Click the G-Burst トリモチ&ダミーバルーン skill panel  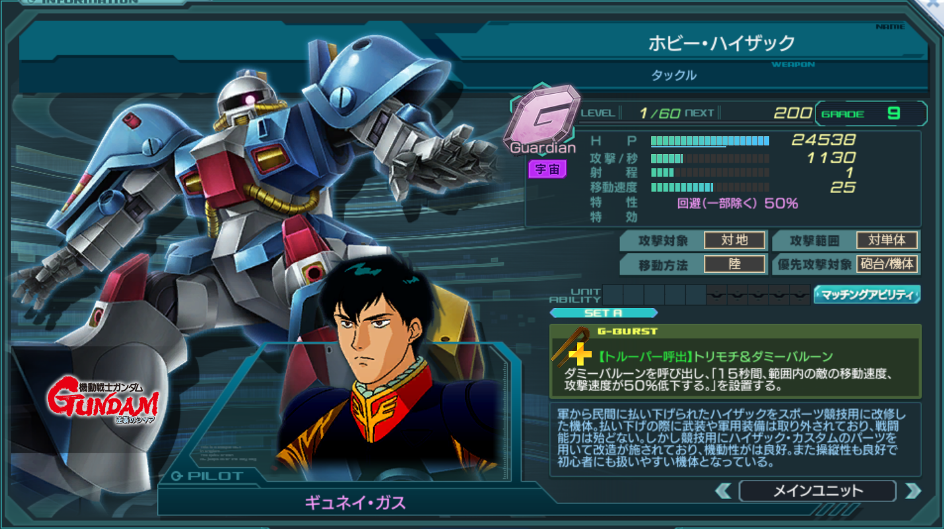point(735,362)
